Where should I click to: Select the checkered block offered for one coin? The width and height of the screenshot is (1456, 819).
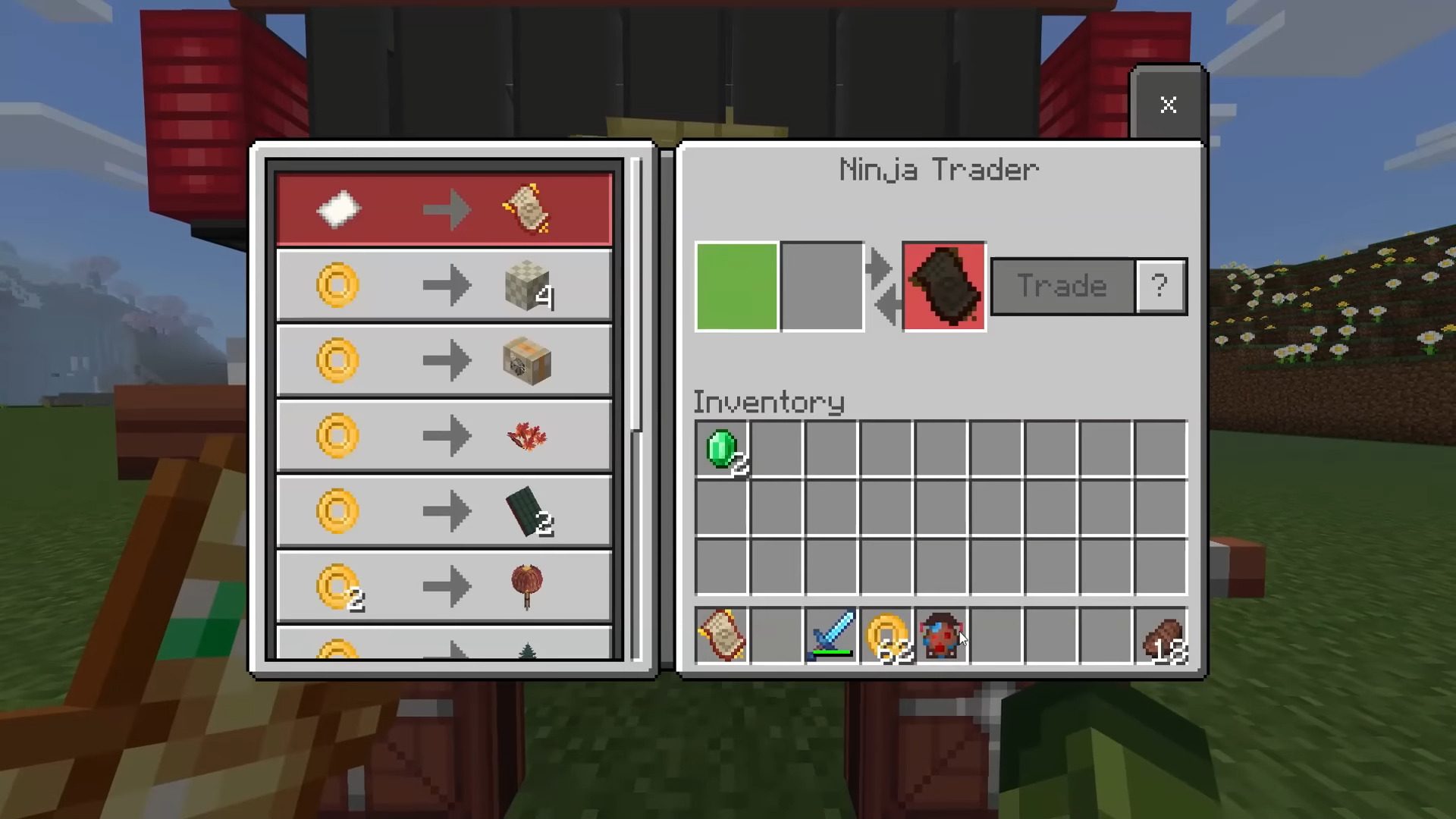[529, 286]
